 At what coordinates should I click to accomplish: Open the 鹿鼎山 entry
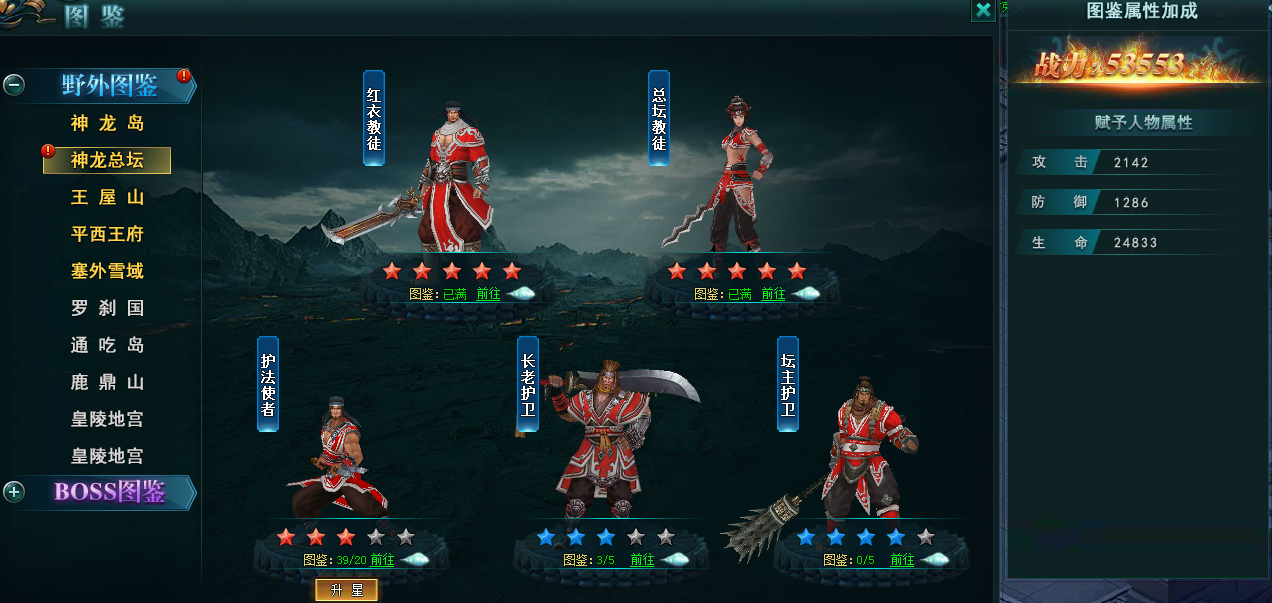click(107, 382)
